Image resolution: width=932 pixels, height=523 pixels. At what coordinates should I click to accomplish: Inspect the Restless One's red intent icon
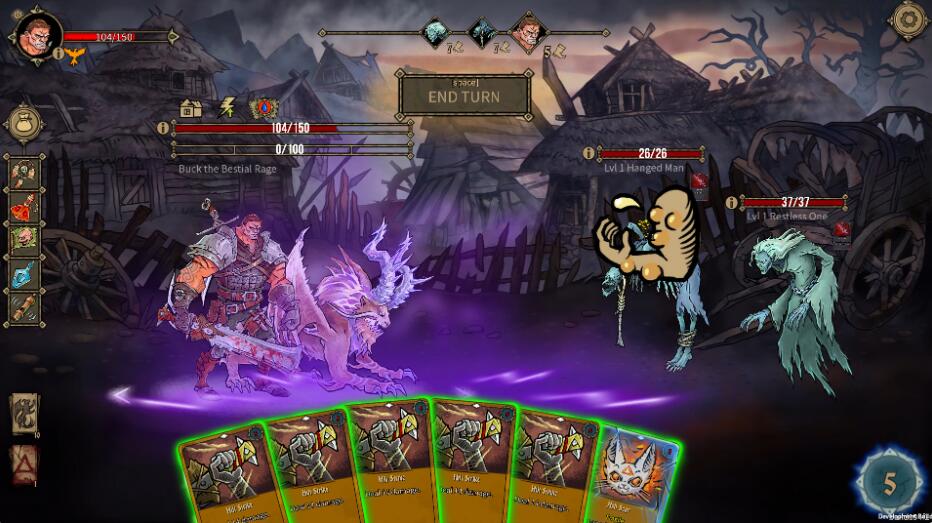pyautogui.click(x=841, y=231)
